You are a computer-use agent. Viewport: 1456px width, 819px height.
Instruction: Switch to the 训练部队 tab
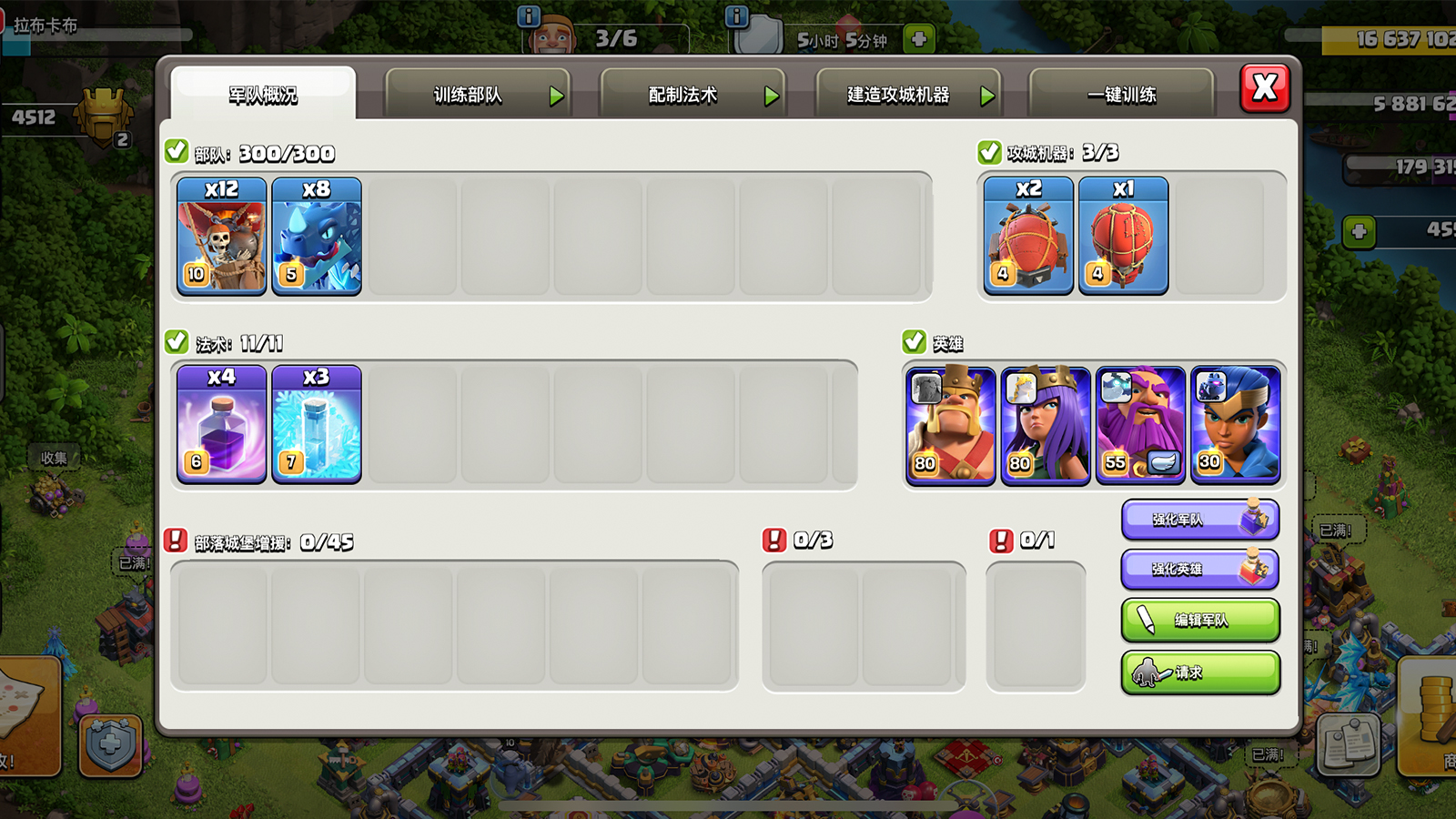(477, 96)
